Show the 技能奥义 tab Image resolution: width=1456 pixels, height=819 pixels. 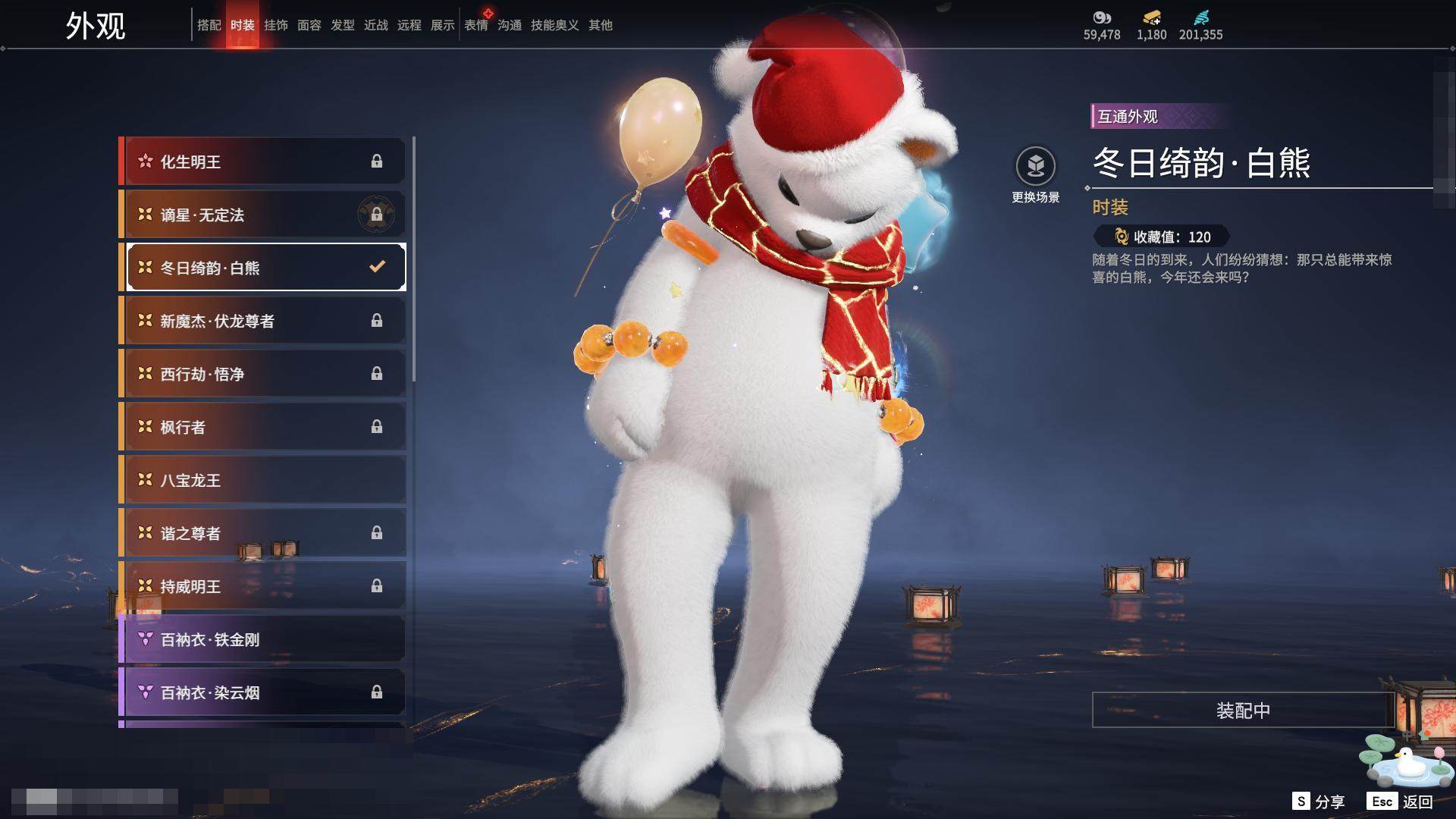pos(554,25)
